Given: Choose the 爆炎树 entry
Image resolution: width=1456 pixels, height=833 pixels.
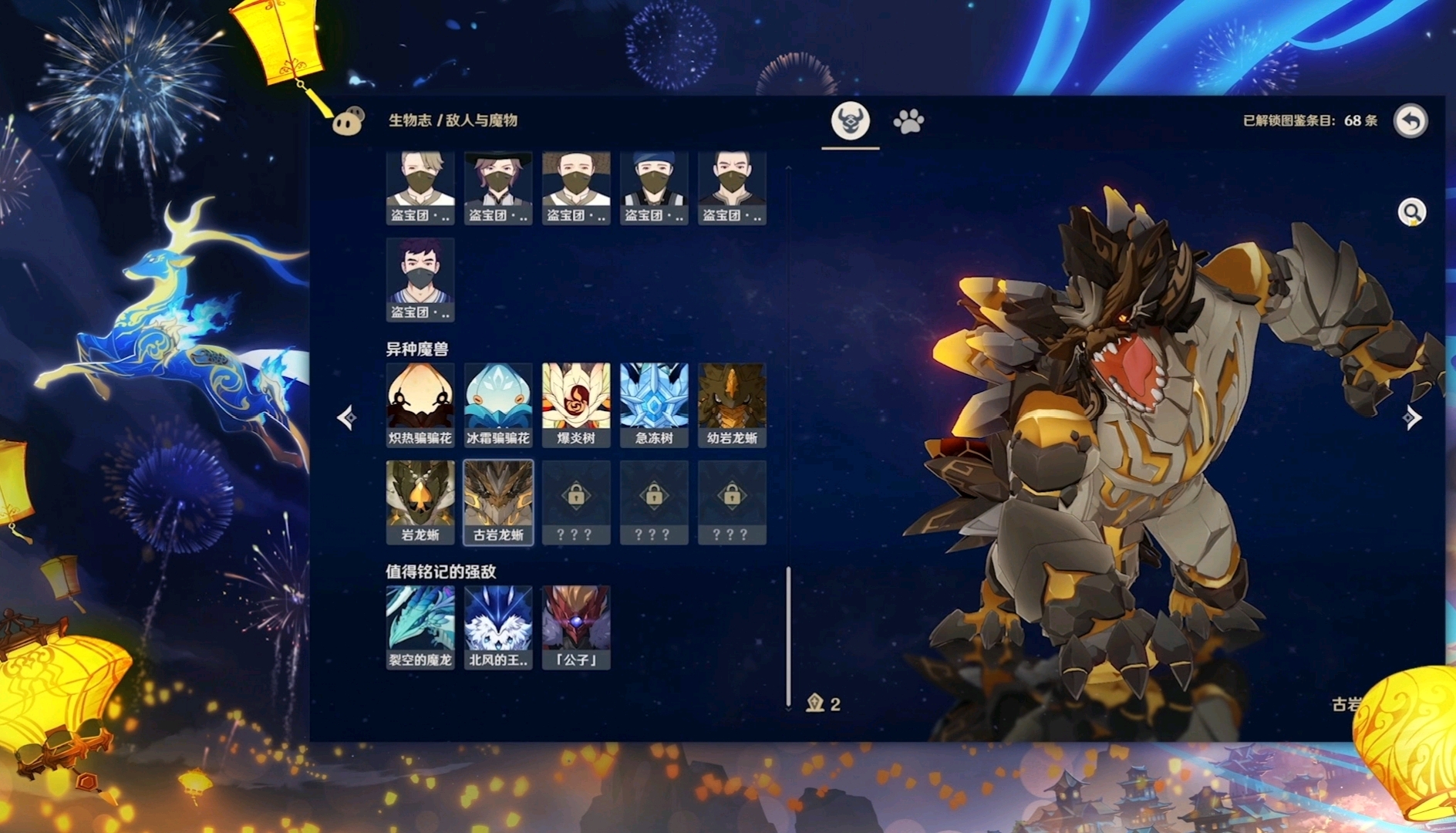Looking at the screenshot, I should coord(576,405).
